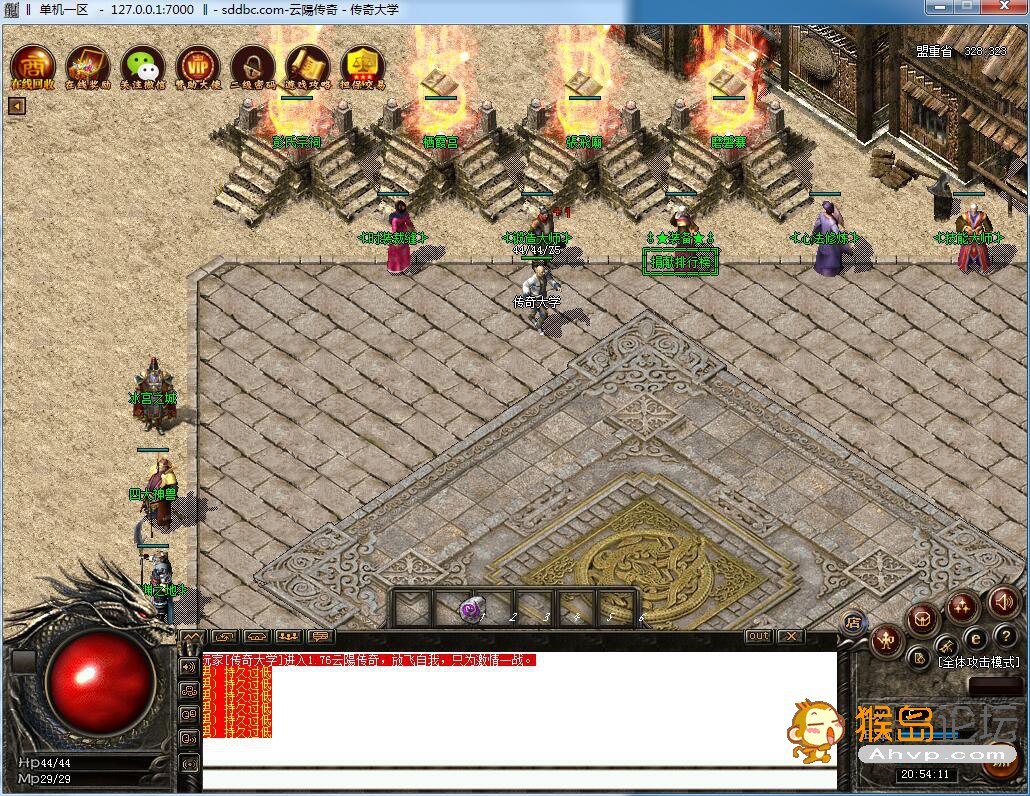Click the 关注微信 WeChat icon

tap(143, 64)
